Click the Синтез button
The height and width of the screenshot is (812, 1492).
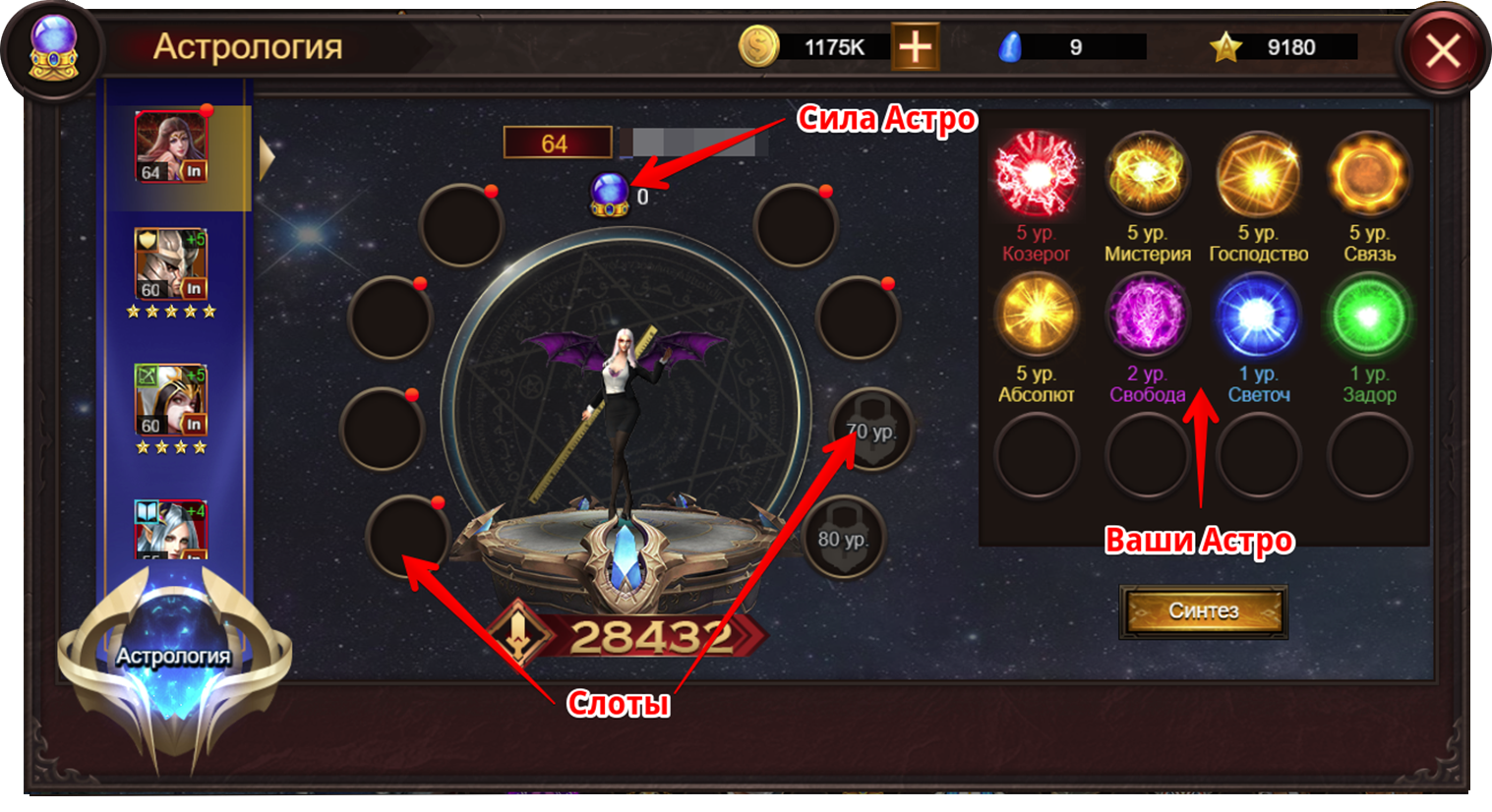pos(1203,611)
